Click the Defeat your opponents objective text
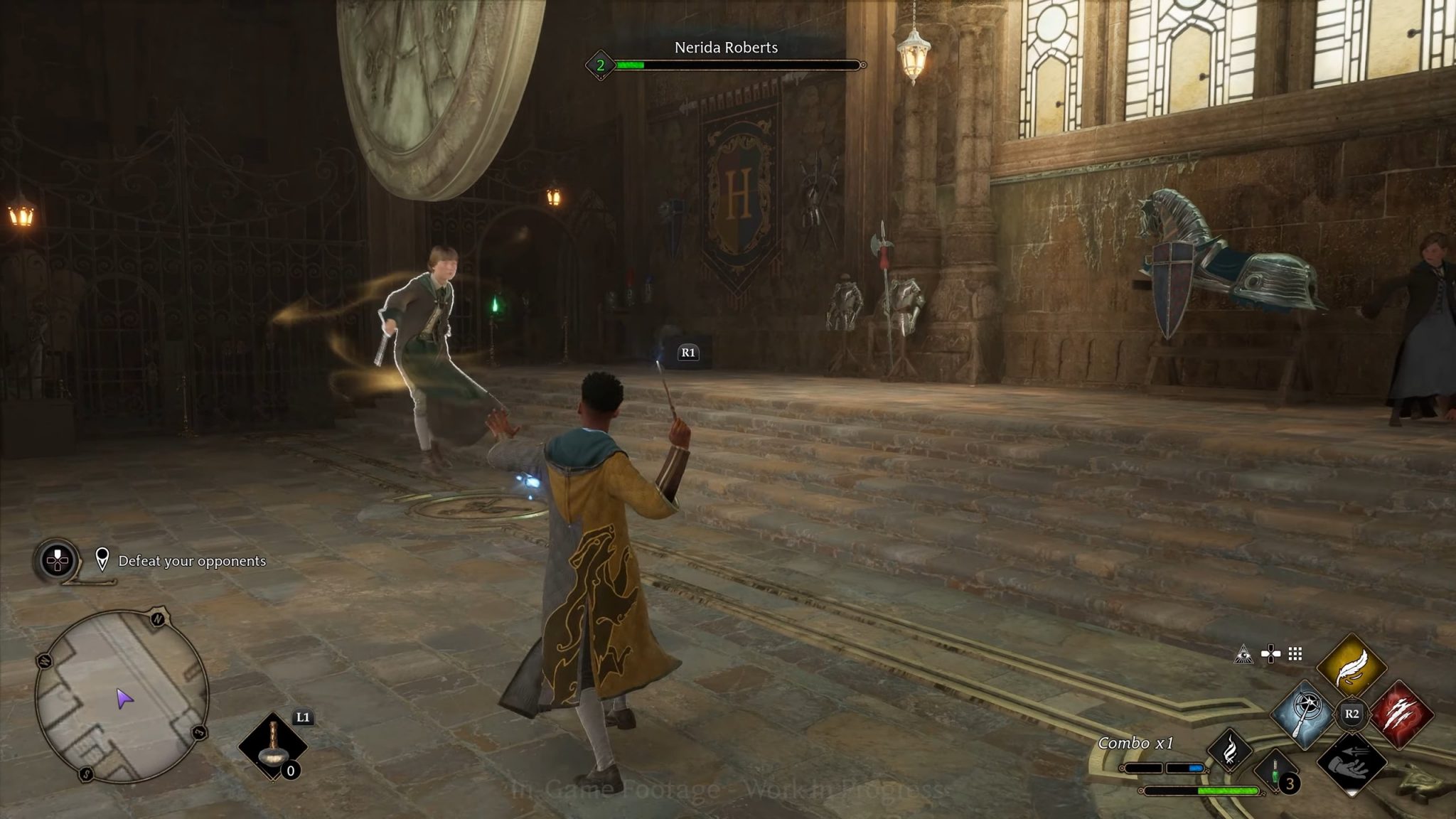1456x819 pixels. 193,561
